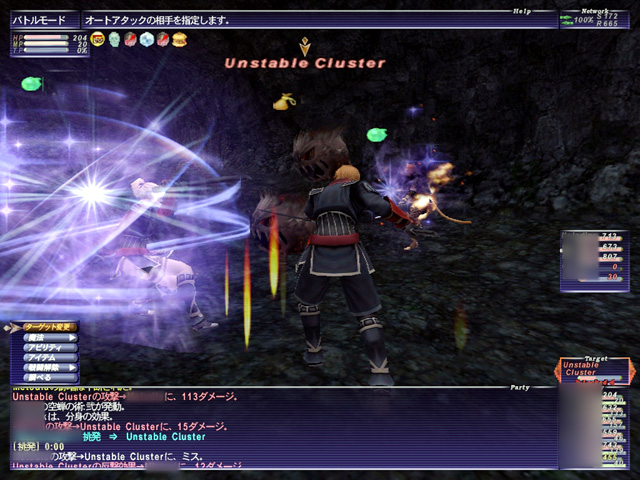Screen dimensions: 640x480
Task: Select the Target window showing Unstable Cluster
Action: [593, 370]
